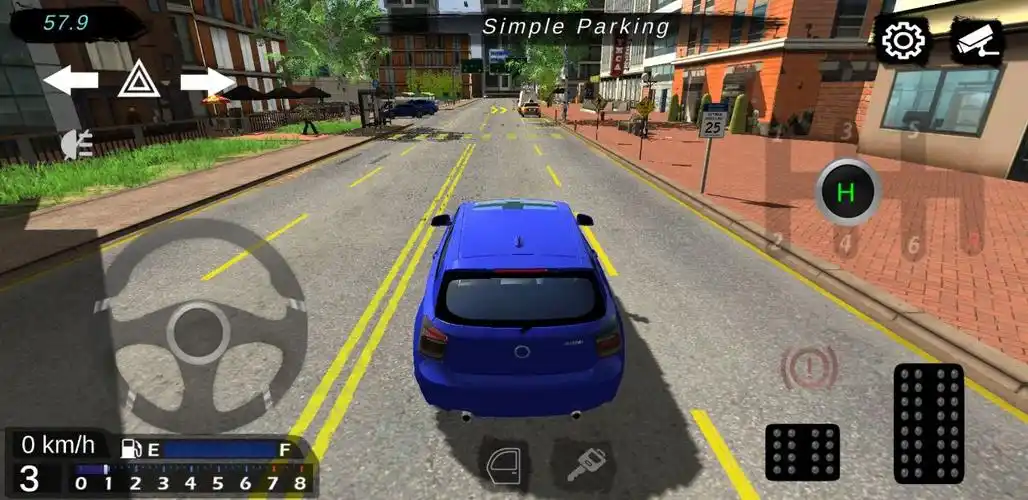This screenshot has width=1028, height=500.
Task: Toggle the headlights icon
Action: (76, 145)
